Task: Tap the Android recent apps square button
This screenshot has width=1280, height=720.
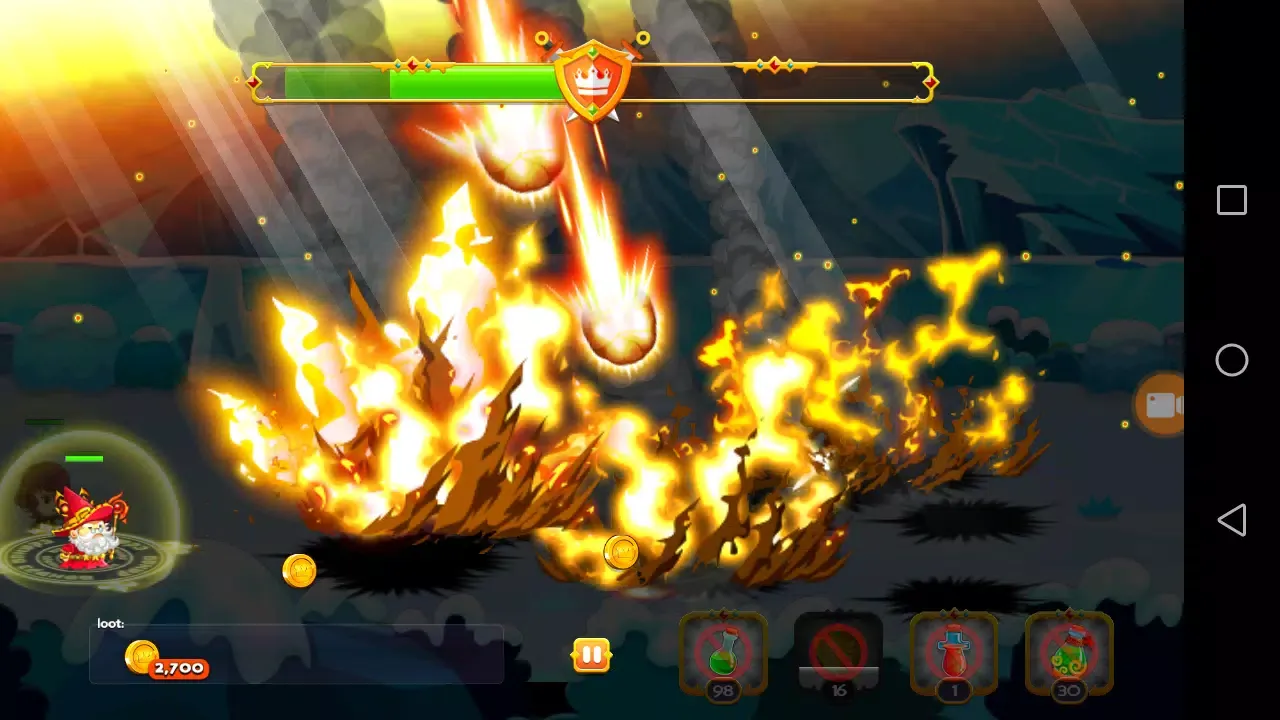Action: click(1232, 201)
